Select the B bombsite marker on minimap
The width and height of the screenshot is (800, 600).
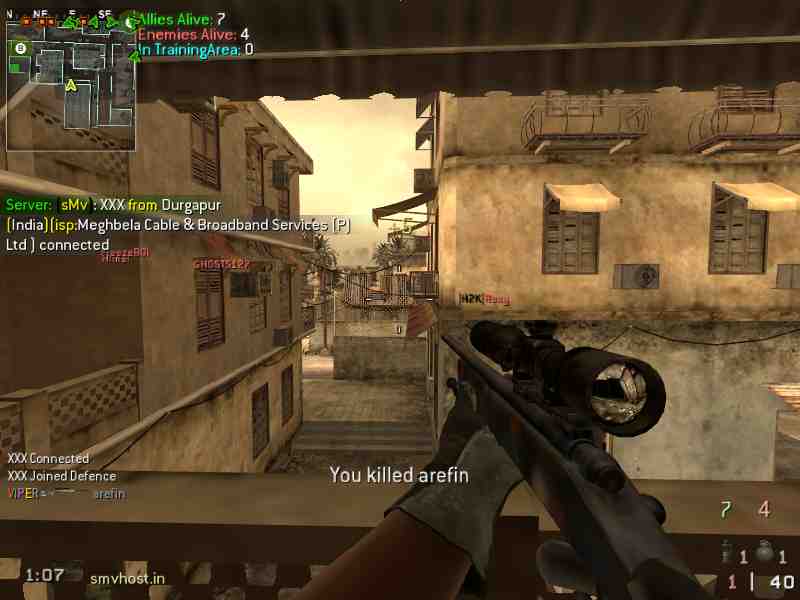tap(20, 47)
